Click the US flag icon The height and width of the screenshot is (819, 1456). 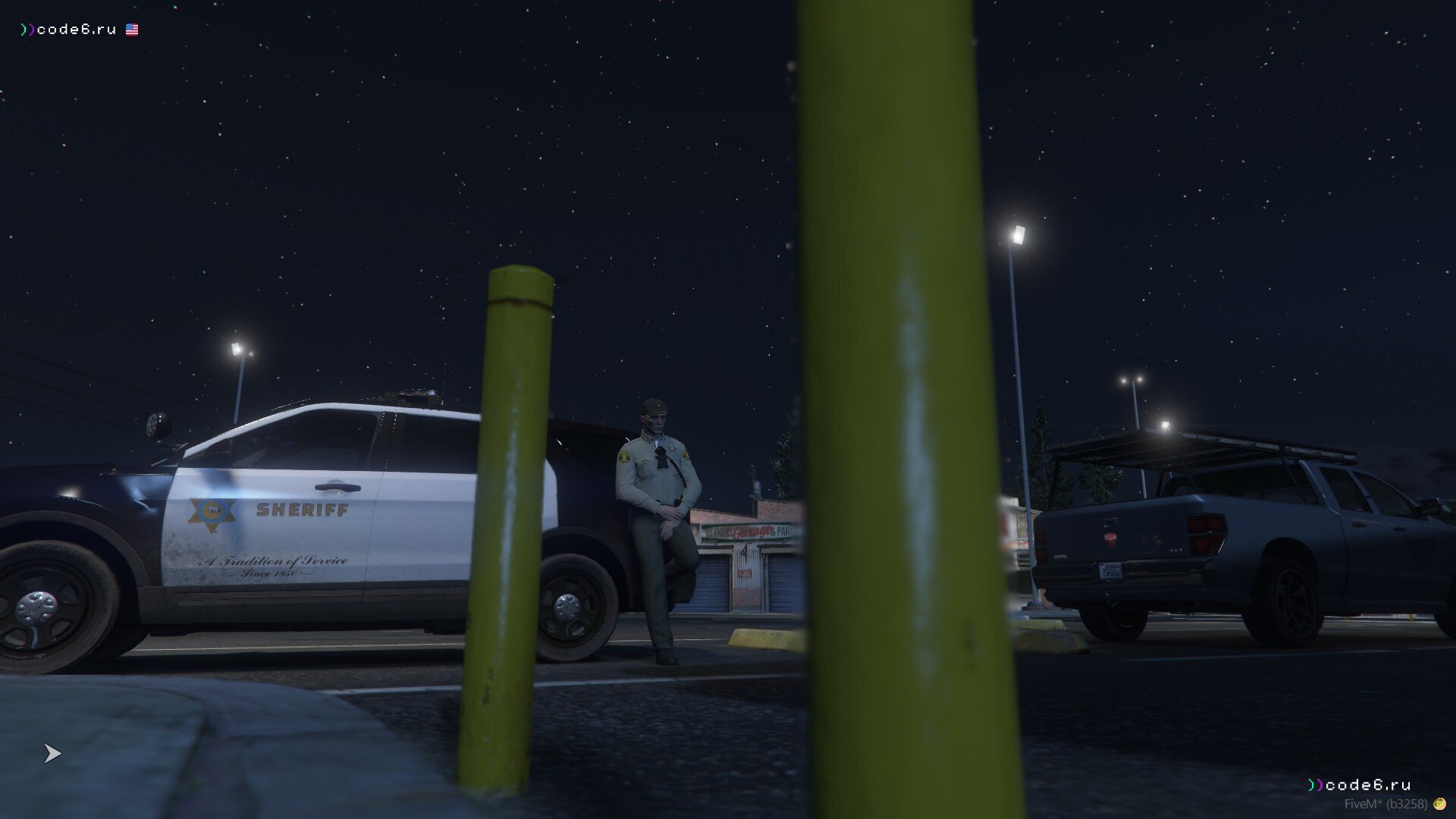pyautogui.click(x=132, y=30)
